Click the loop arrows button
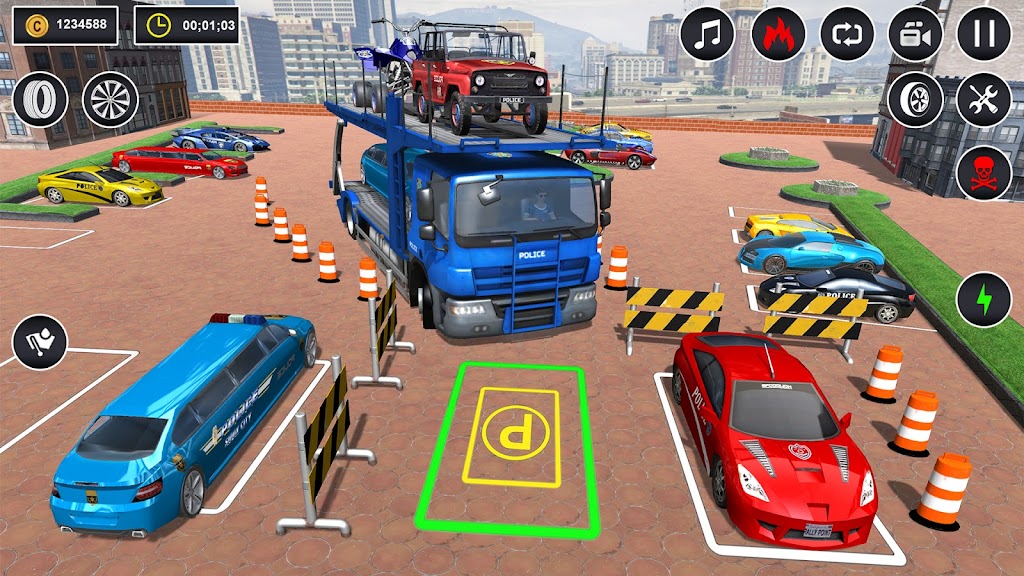Viewport: 1024px width, 576px height. coord(847,34)
